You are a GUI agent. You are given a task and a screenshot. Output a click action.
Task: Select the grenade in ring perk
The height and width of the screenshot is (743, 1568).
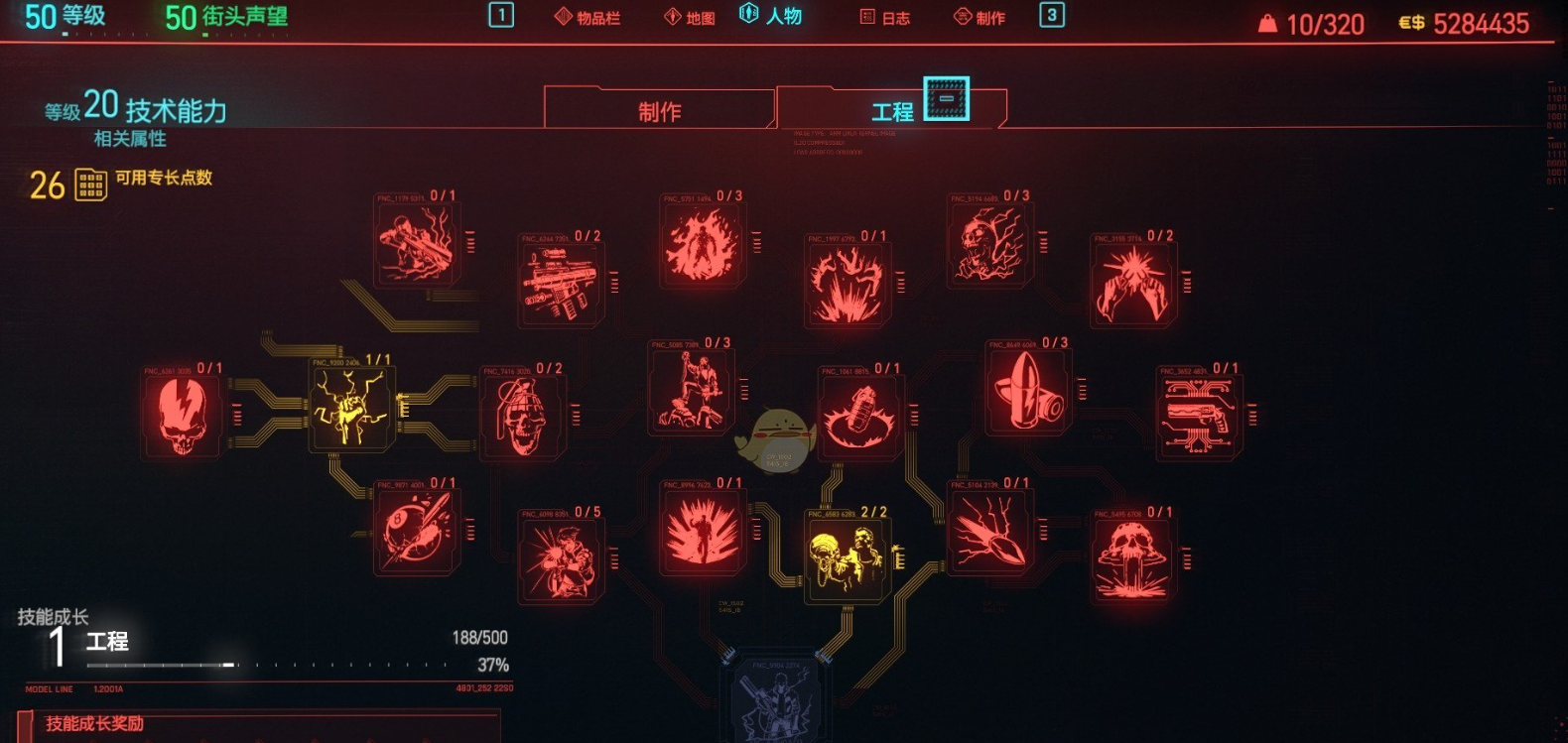[860, 417]
